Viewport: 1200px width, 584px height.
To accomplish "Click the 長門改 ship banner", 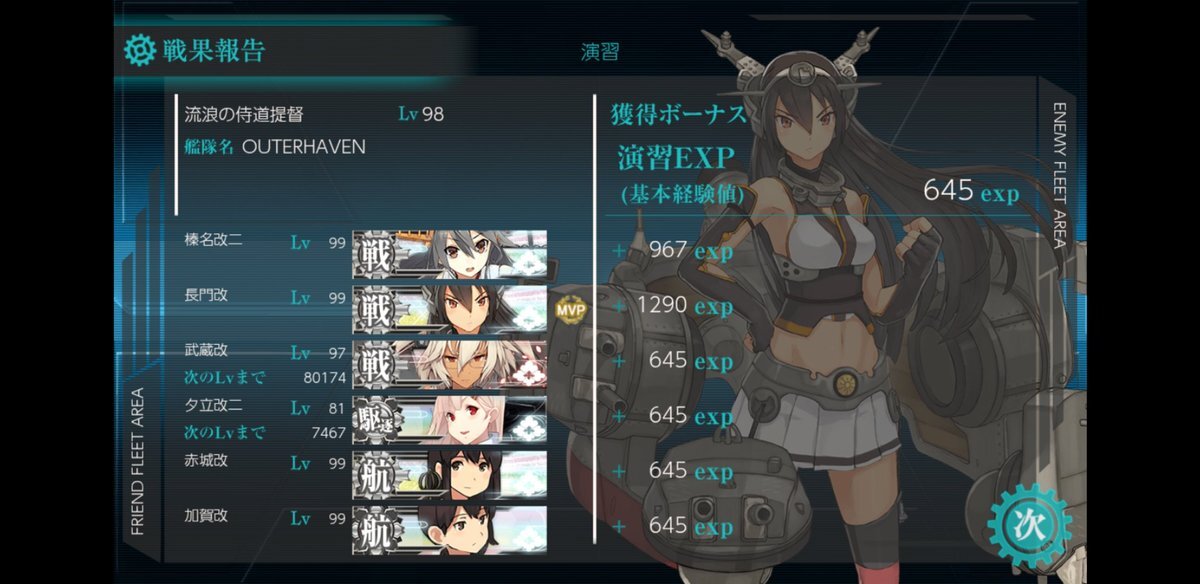I will click(x=449, y=308).
